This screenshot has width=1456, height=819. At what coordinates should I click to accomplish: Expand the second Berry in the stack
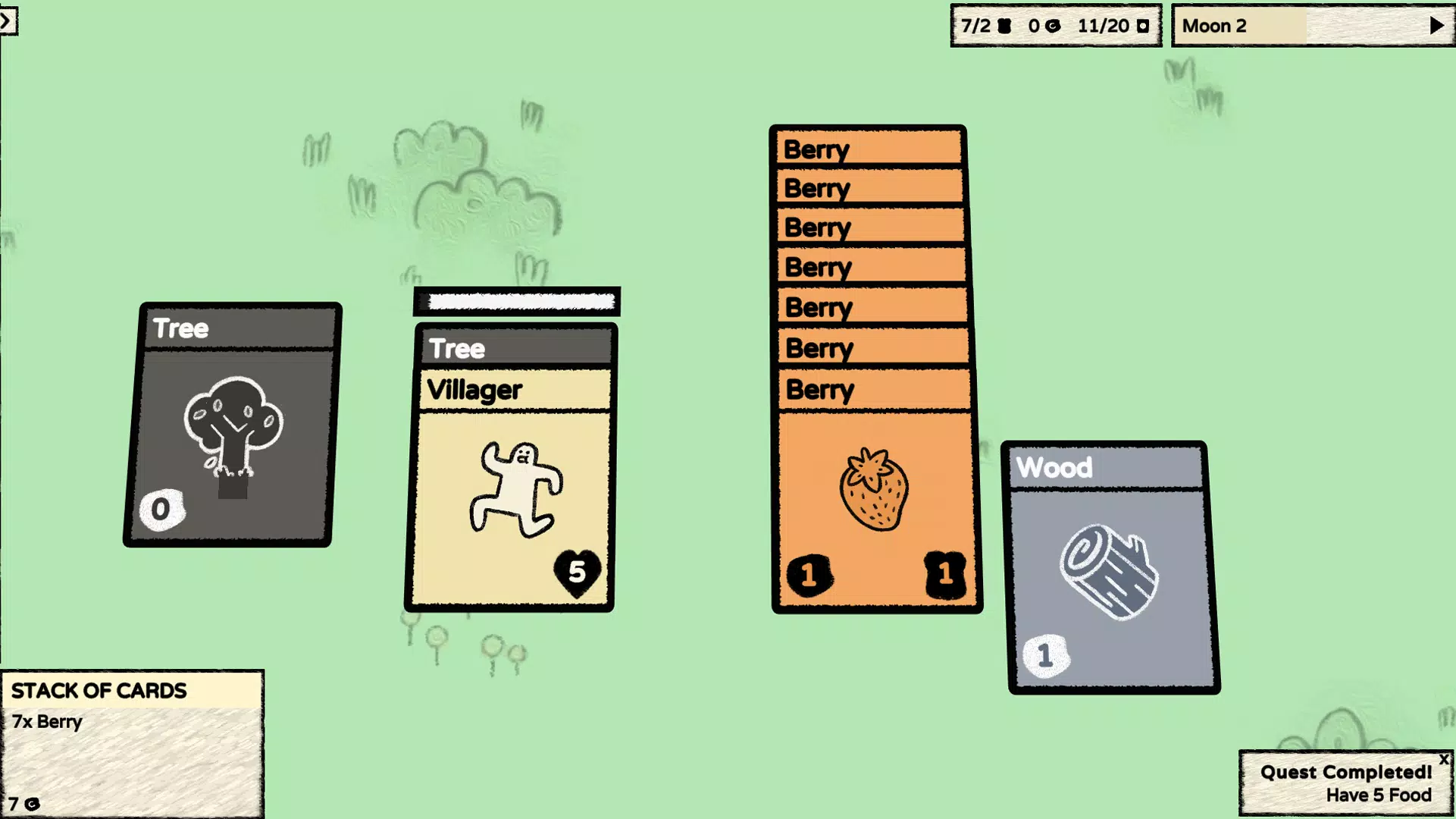(x=869, y=188)
